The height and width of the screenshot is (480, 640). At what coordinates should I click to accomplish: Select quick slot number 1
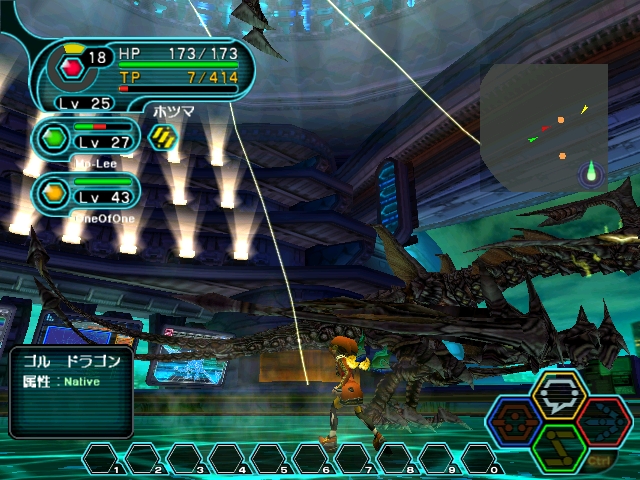(x=104, y=458)
